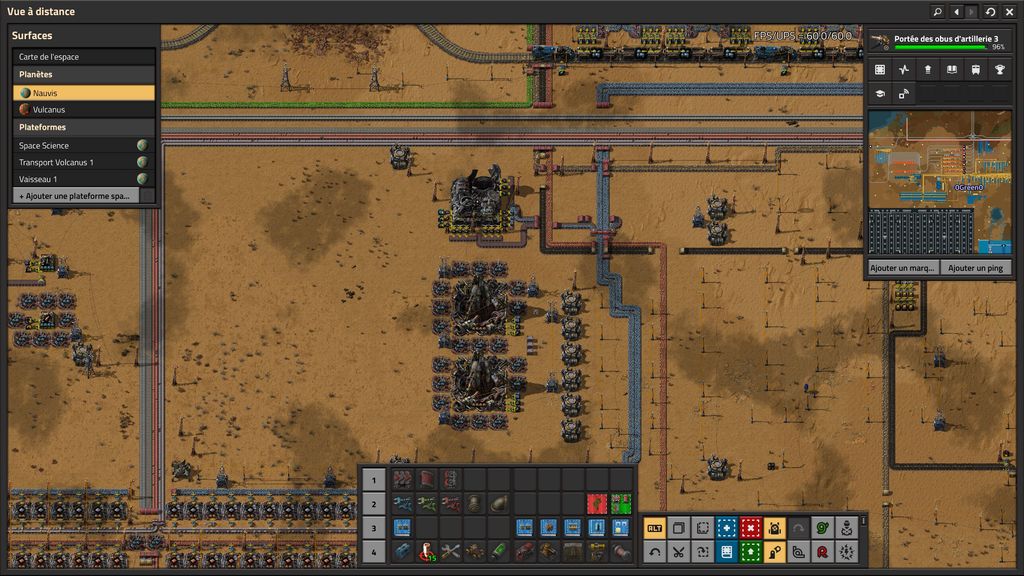Image resolution: width=1024 pixels, height=576 pixels.
Task: Open the remote view search magnifier
Action: [937, 12]
